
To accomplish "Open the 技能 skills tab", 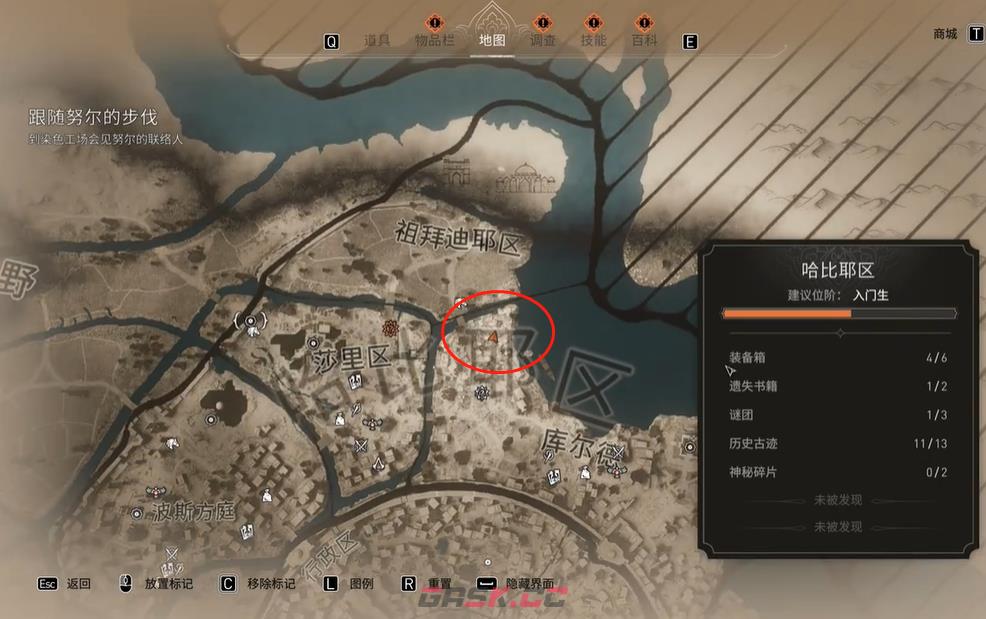I will 593,41.
